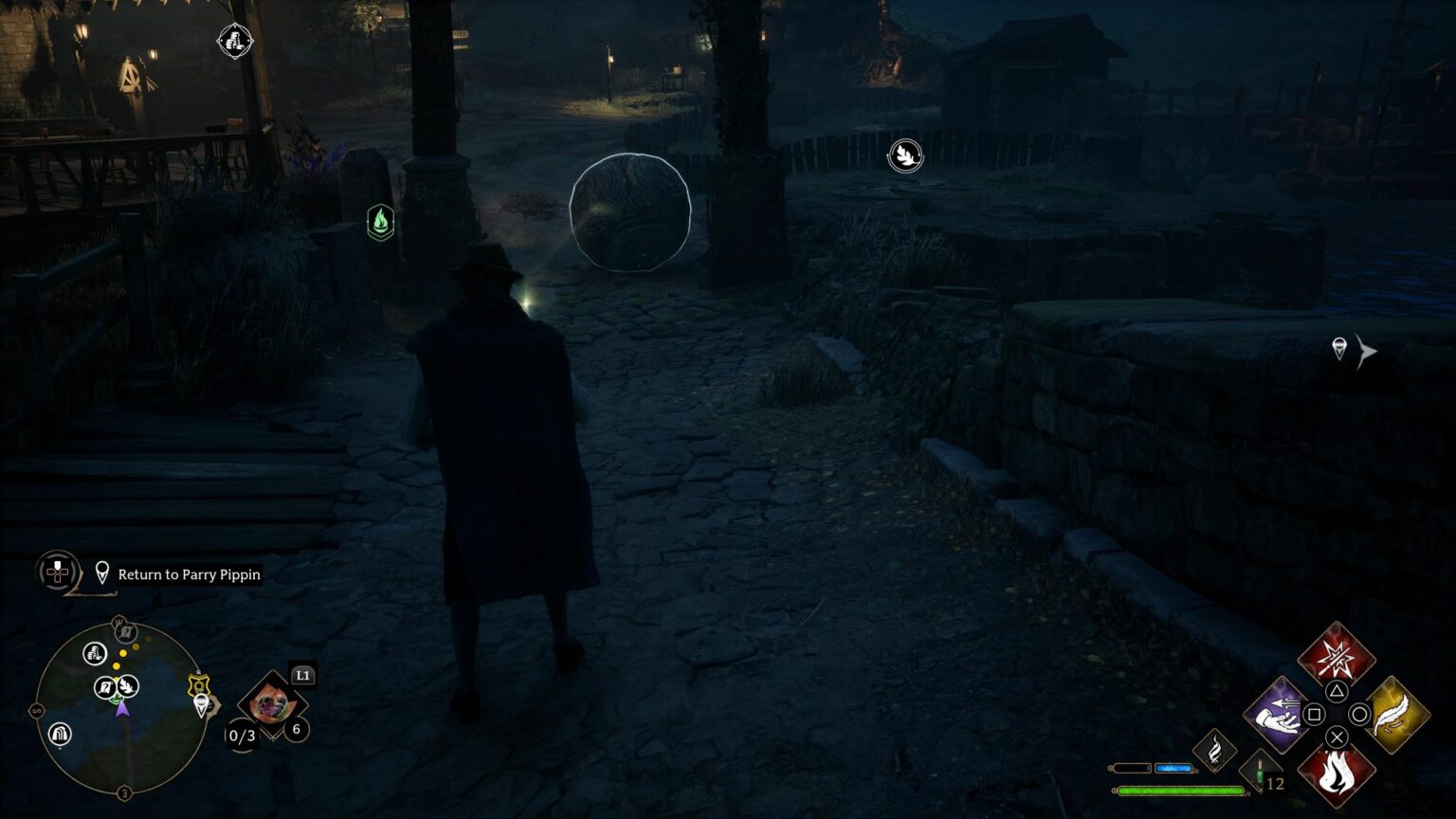Select the Return to Parry Pippin objective
The height and width of the screenshot is (819, 1456).
189,574
